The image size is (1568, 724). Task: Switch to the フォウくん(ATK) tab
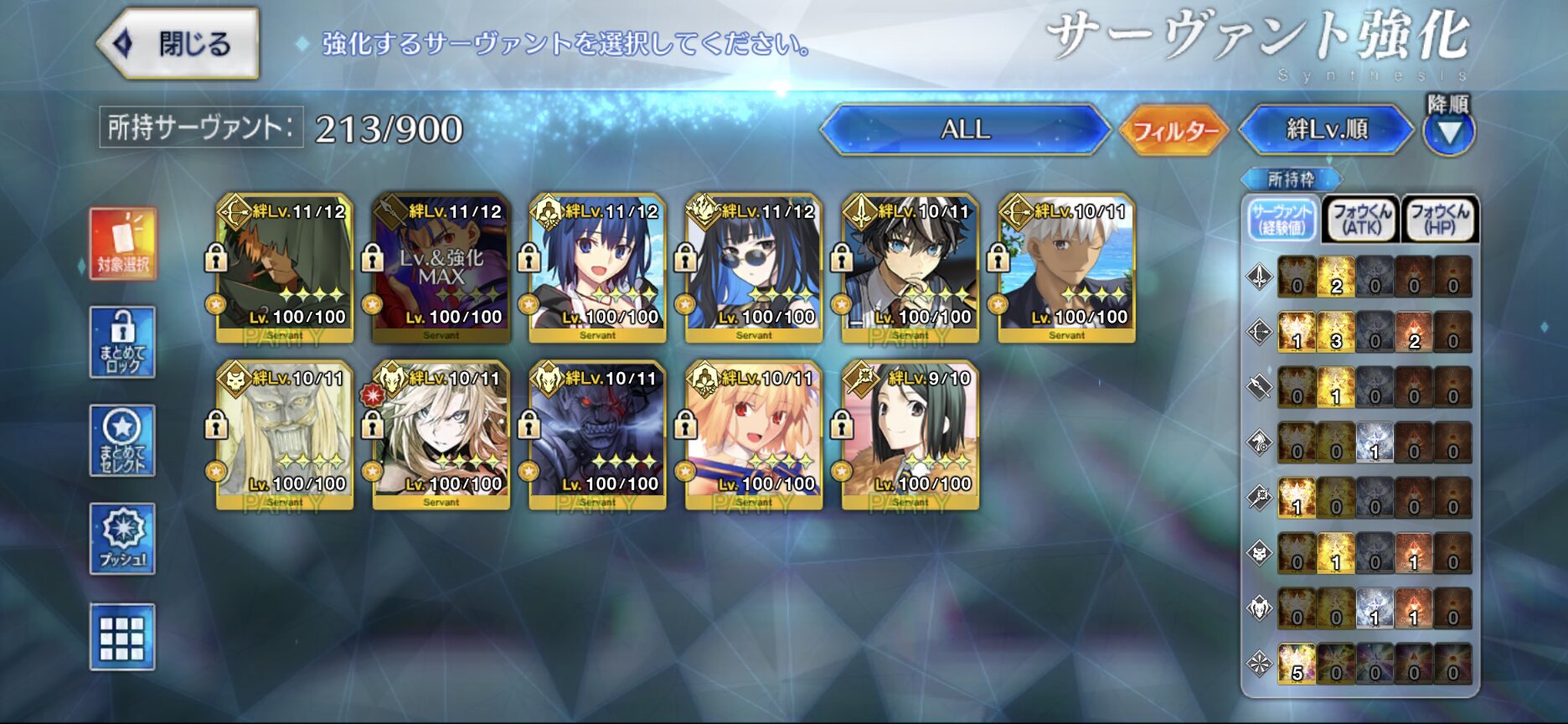1361,220
